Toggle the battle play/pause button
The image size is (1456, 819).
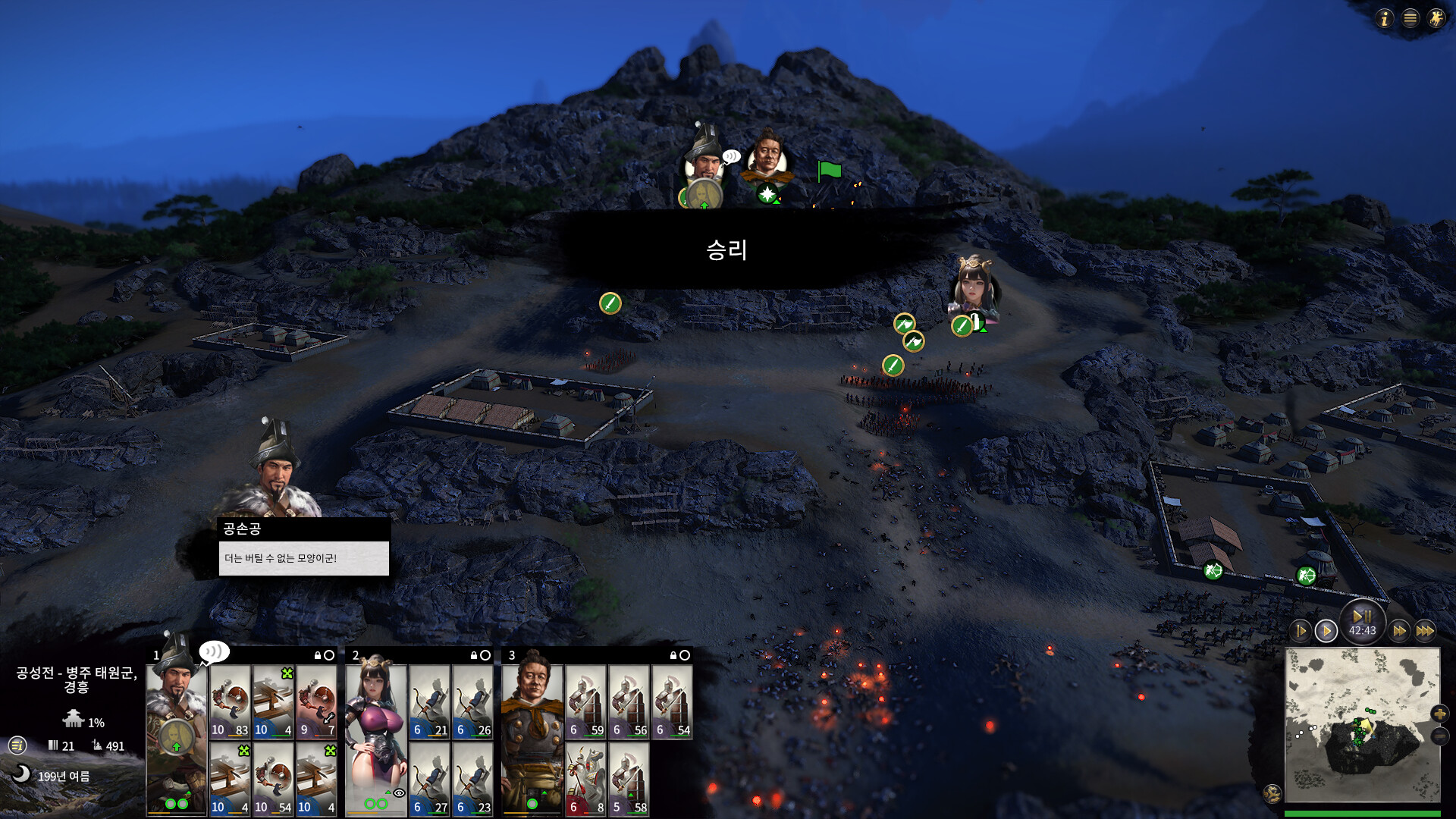click(x=1362, y=617)
